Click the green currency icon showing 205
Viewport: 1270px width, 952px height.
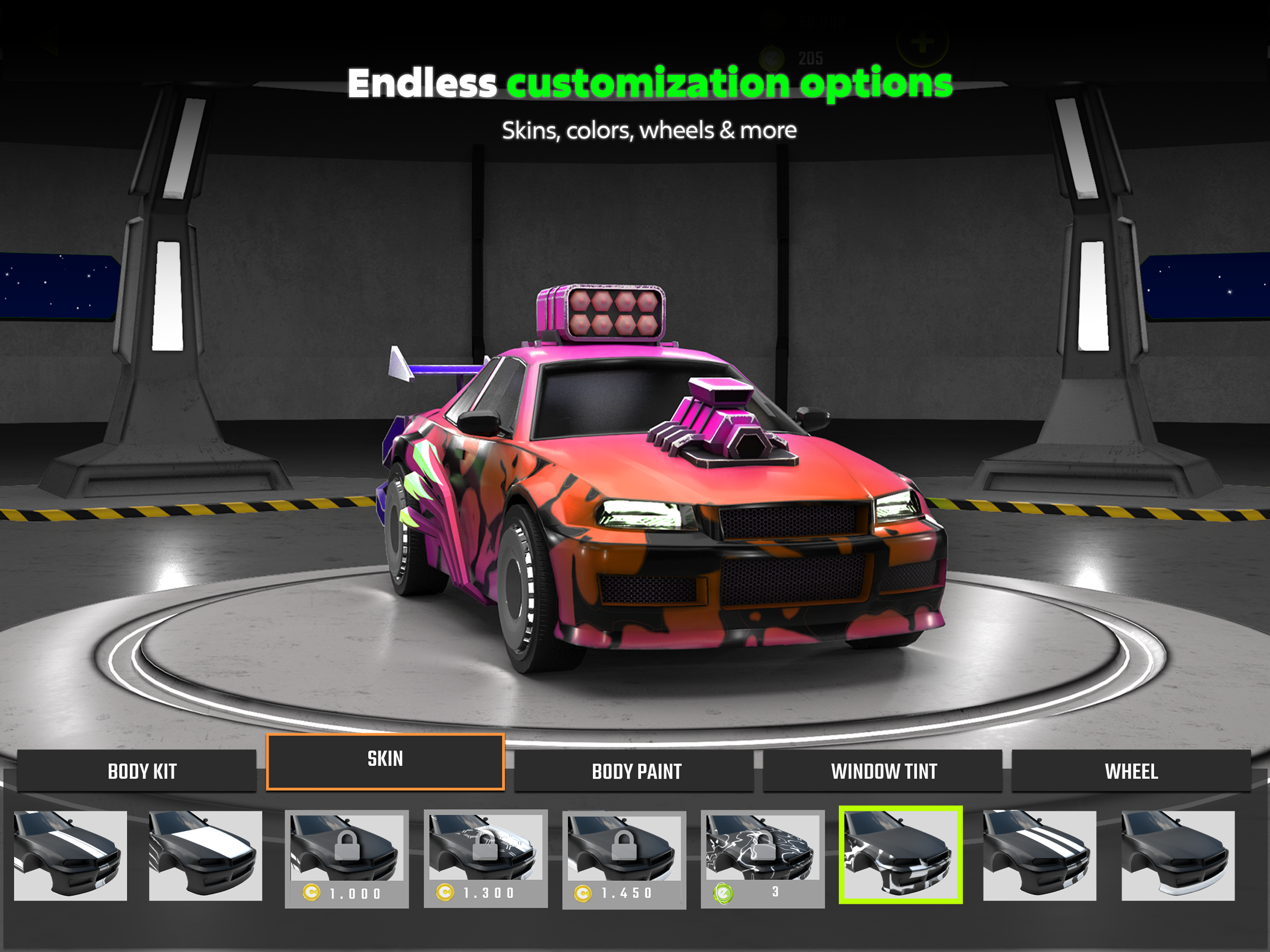[x=772, y=59]
